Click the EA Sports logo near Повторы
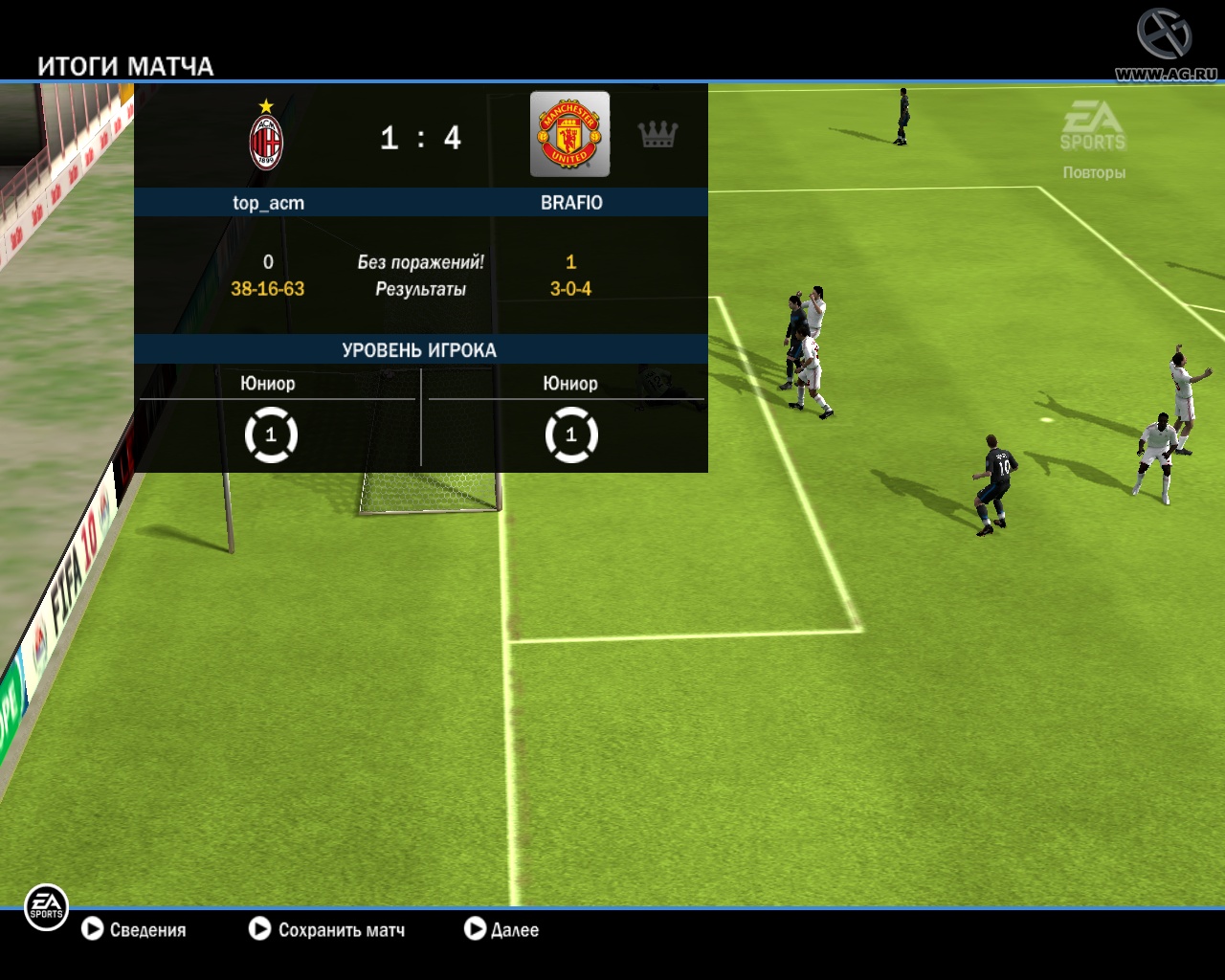Screen dimensions: 1225x980 [1093, 124]
